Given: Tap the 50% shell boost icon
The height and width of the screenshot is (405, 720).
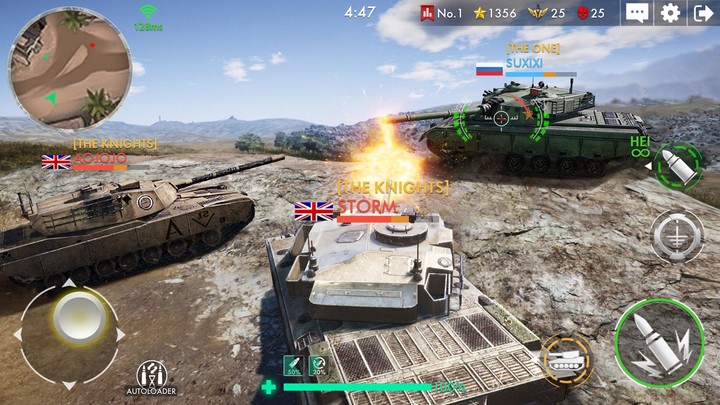Looking at the screenshot, I should click(x=293, y=366).
